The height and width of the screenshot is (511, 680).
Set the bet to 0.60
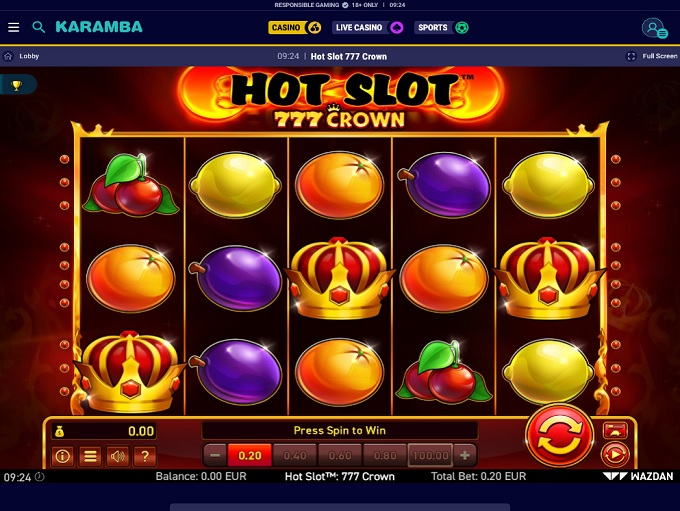340,456
